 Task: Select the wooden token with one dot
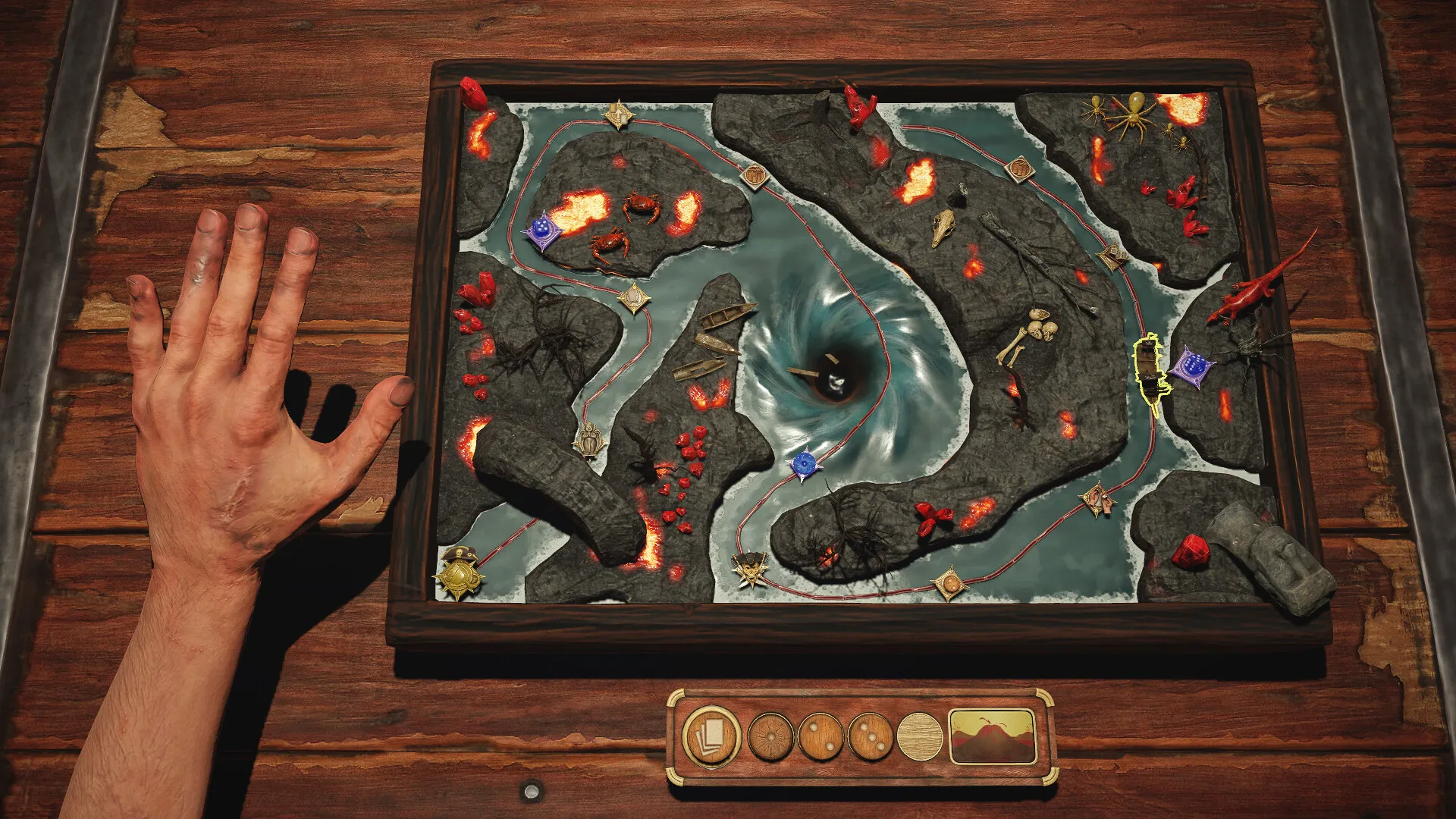[771, 736]
